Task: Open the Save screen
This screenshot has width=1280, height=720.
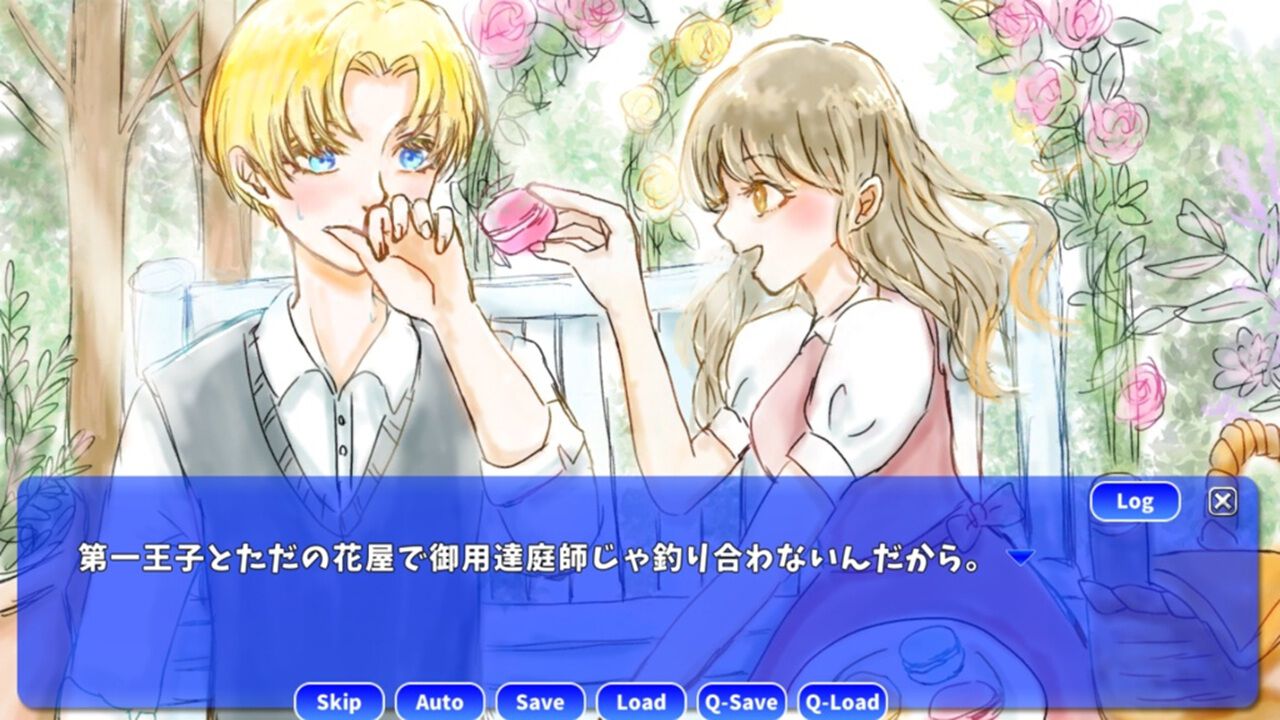Action: [540, 702]
